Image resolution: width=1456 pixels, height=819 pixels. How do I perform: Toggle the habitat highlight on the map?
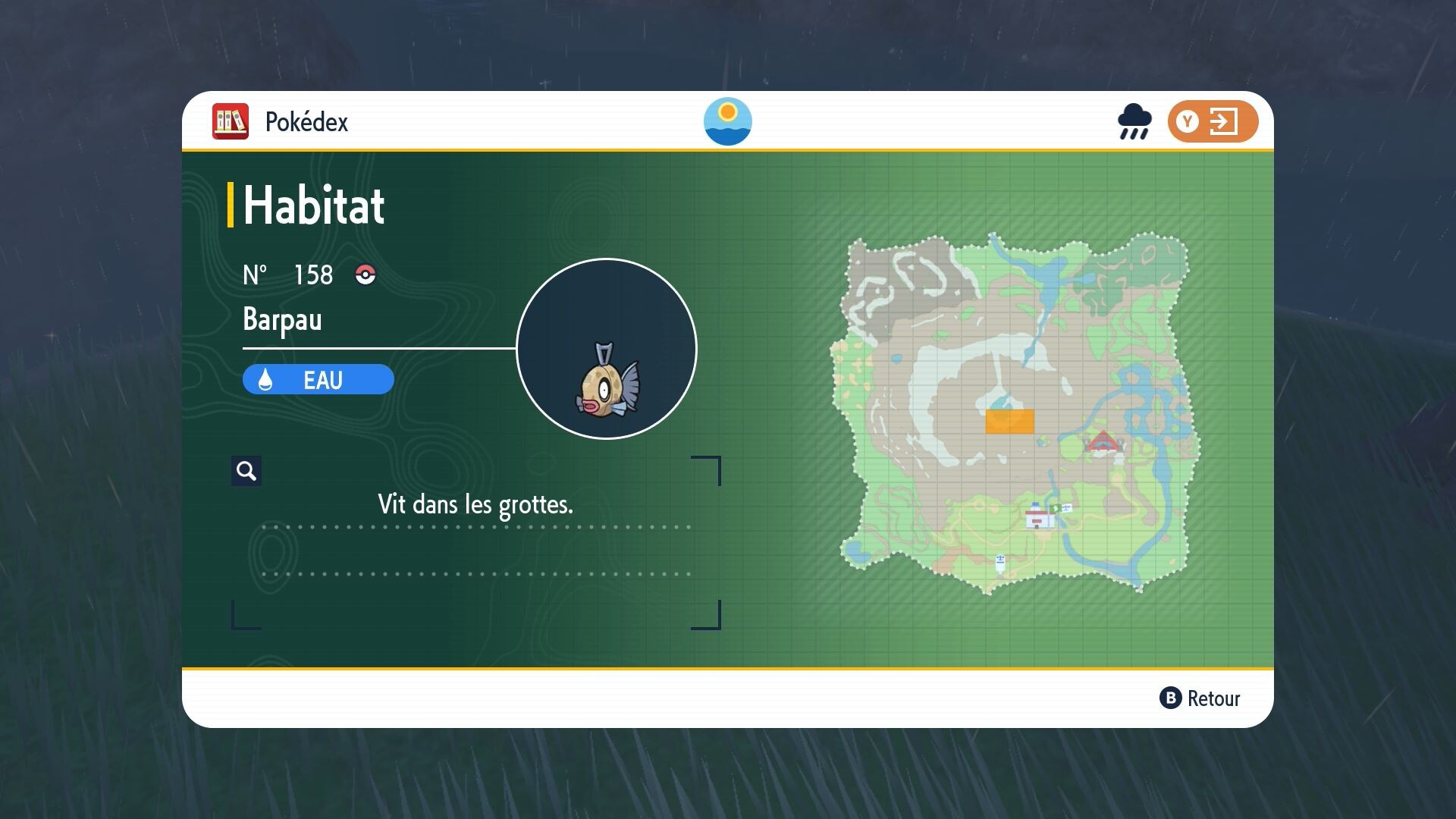coord(1009,423)
